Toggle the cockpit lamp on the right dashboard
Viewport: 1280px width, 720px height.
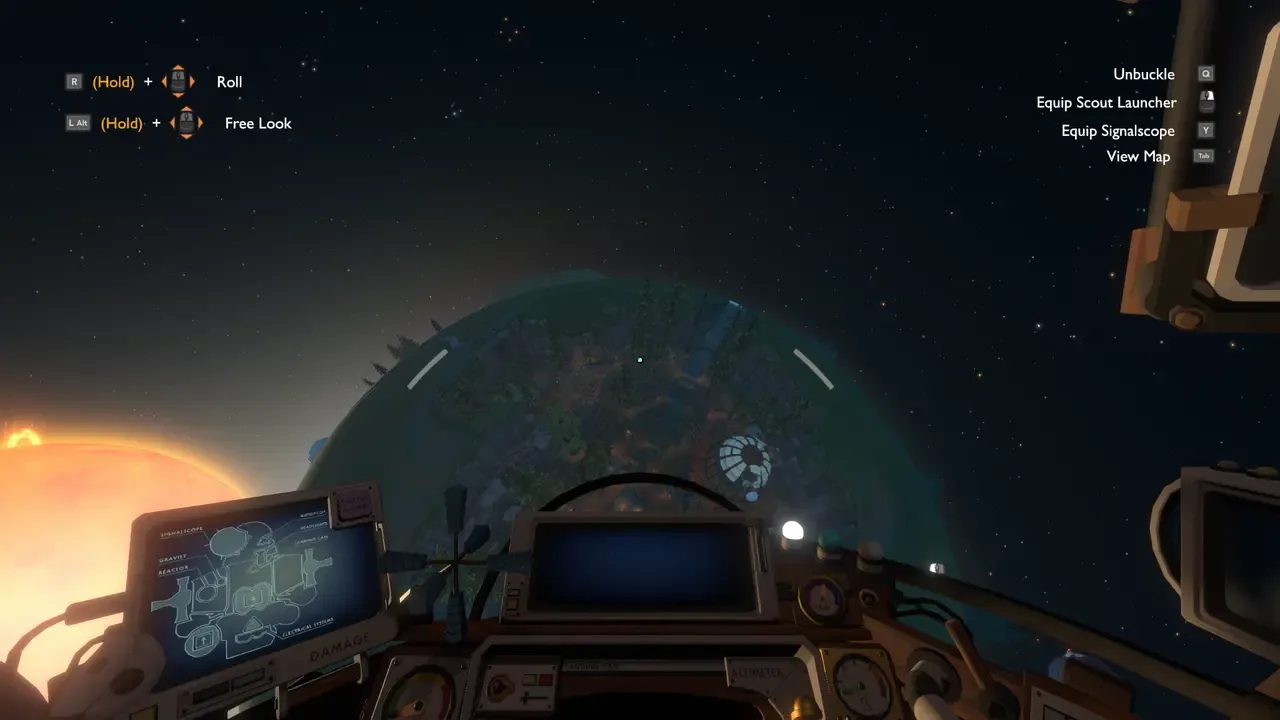point(793,532)
